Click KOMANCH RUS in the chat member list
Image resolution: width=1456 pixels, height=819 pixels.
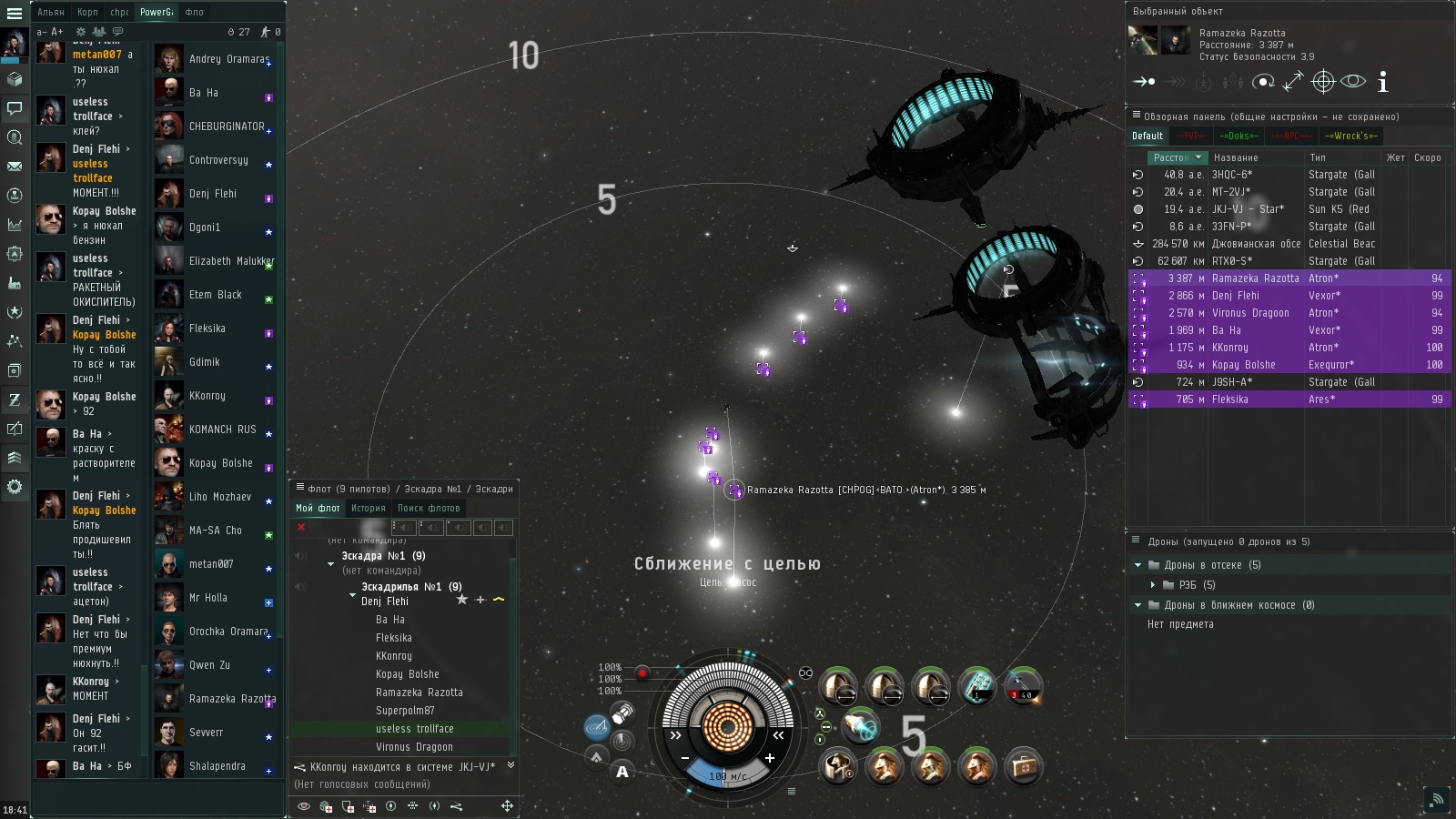pyautogui.click(x=222, y=430)
